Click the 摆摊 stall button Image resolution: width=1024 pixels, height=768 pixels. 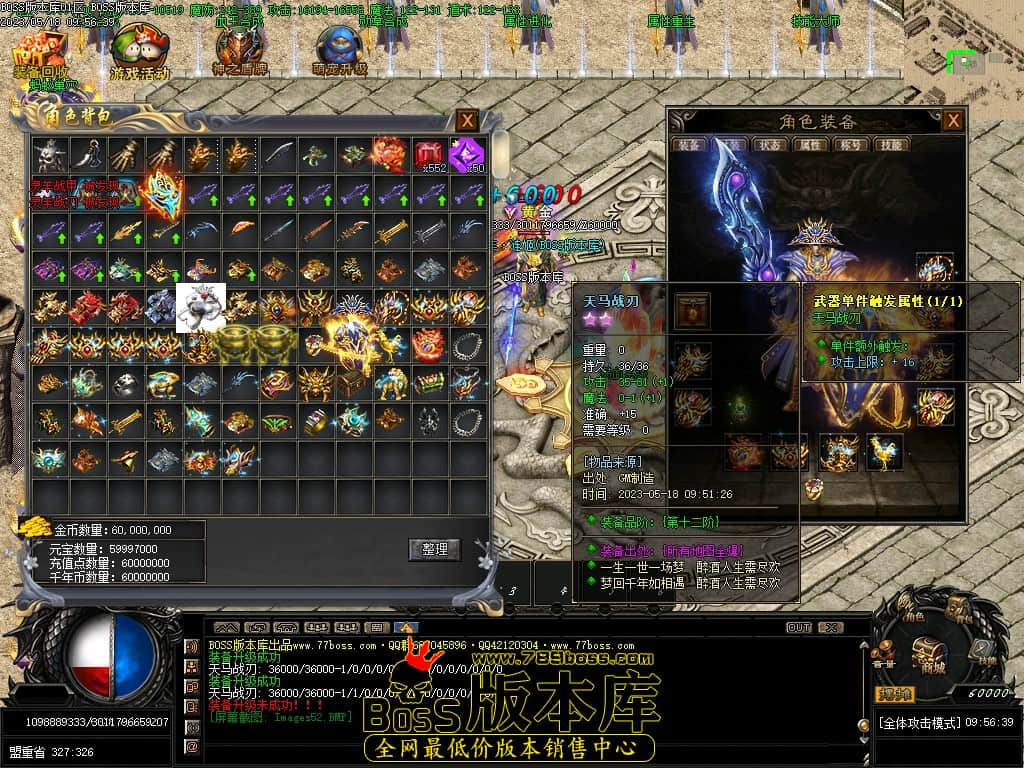pyautogui.click(x=895, y=694)
